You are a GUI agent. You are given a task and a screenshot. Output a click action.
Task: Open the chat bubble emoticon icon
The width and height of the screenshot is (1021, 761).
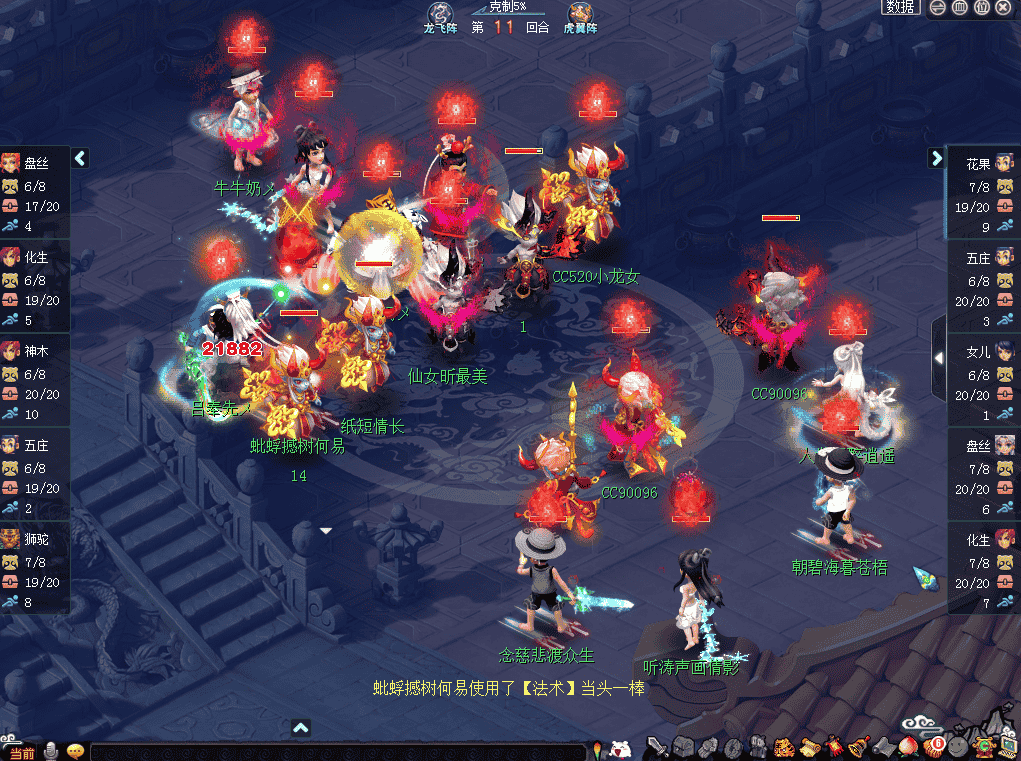(75, 751)
